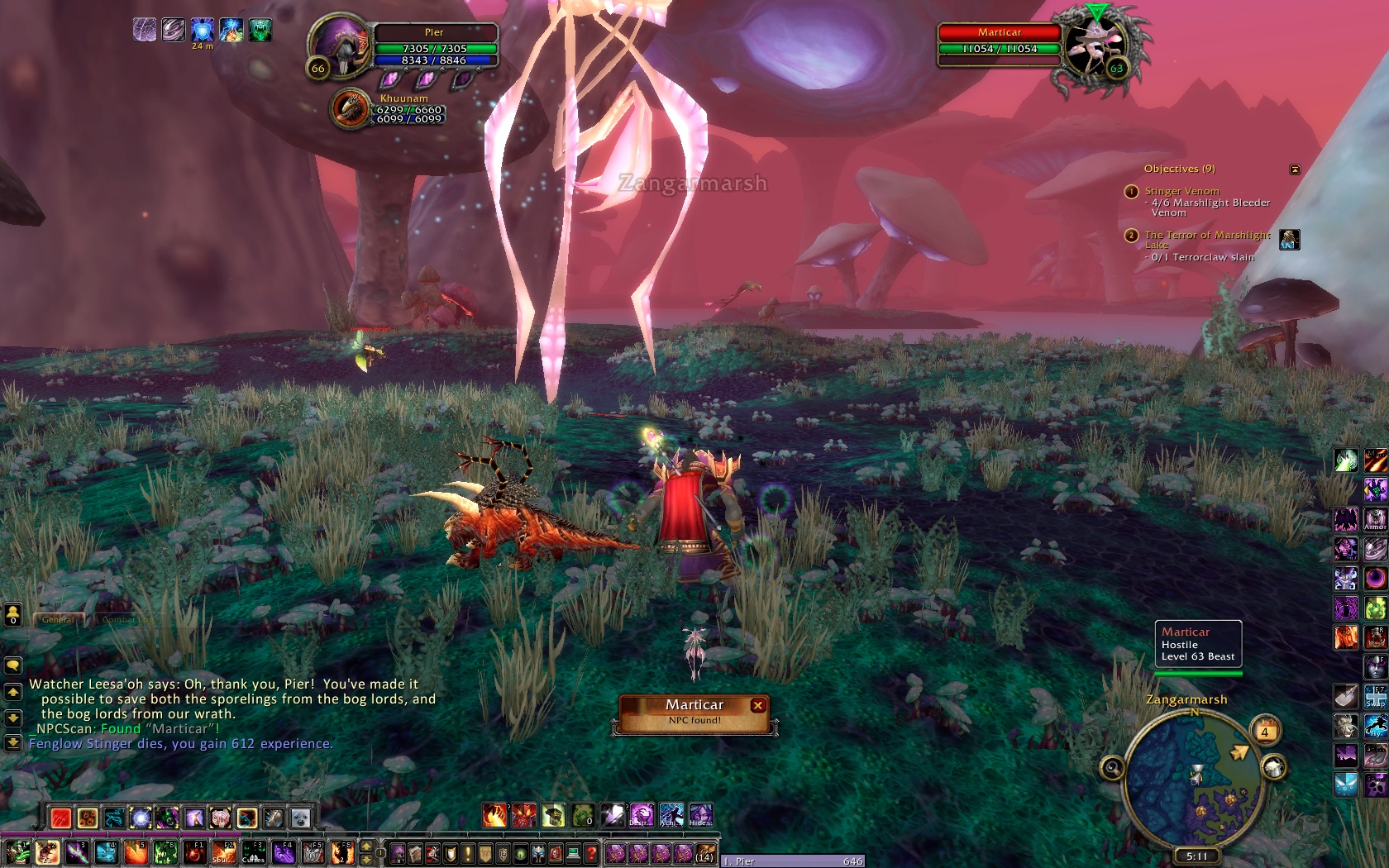Open The Terror of Marshlight Lake quest
1389x868 pixels.
(x=1206, y=236)
